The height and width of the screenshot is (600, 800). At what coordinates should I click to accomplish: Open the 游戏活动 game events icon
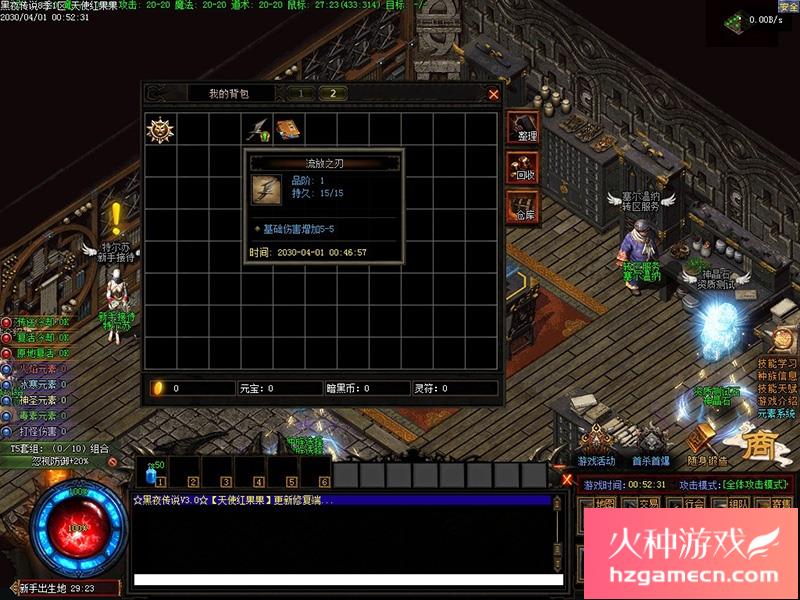597,442
